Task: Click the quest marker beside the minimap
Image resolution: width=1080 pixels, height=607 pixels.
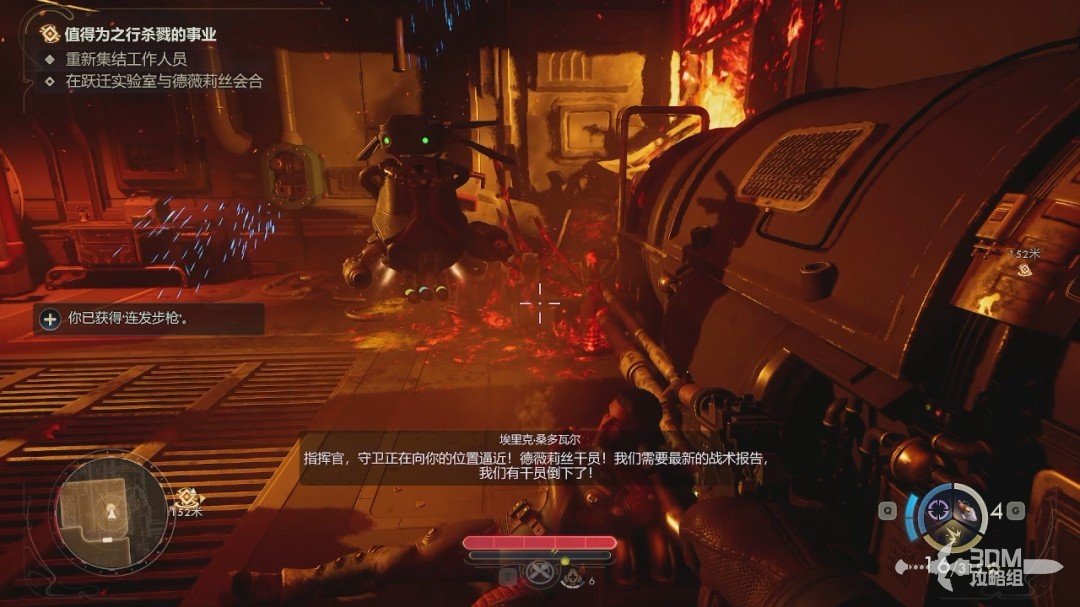Action: point(186,497)
